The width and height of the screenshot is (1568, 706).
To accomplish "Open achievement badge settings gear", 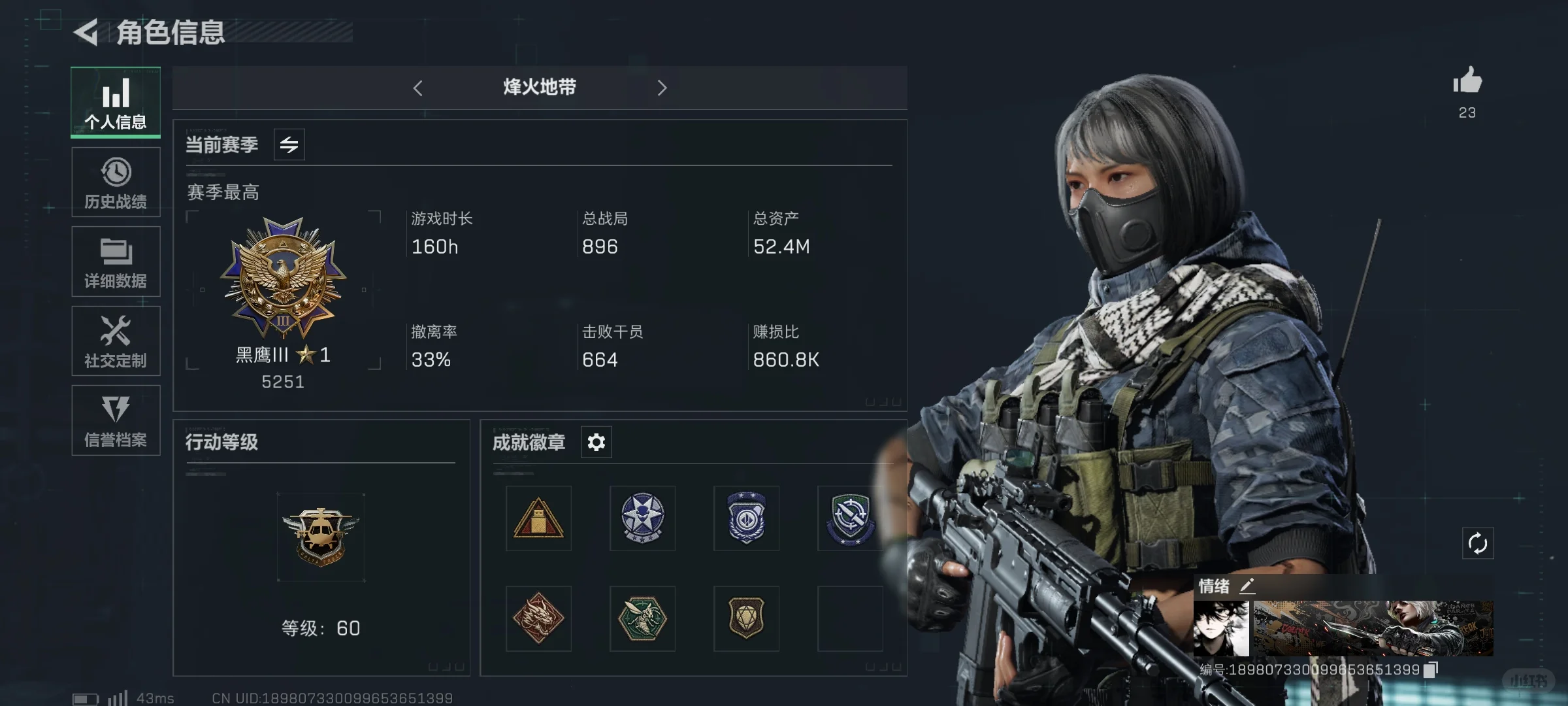I will coord(595,442).
